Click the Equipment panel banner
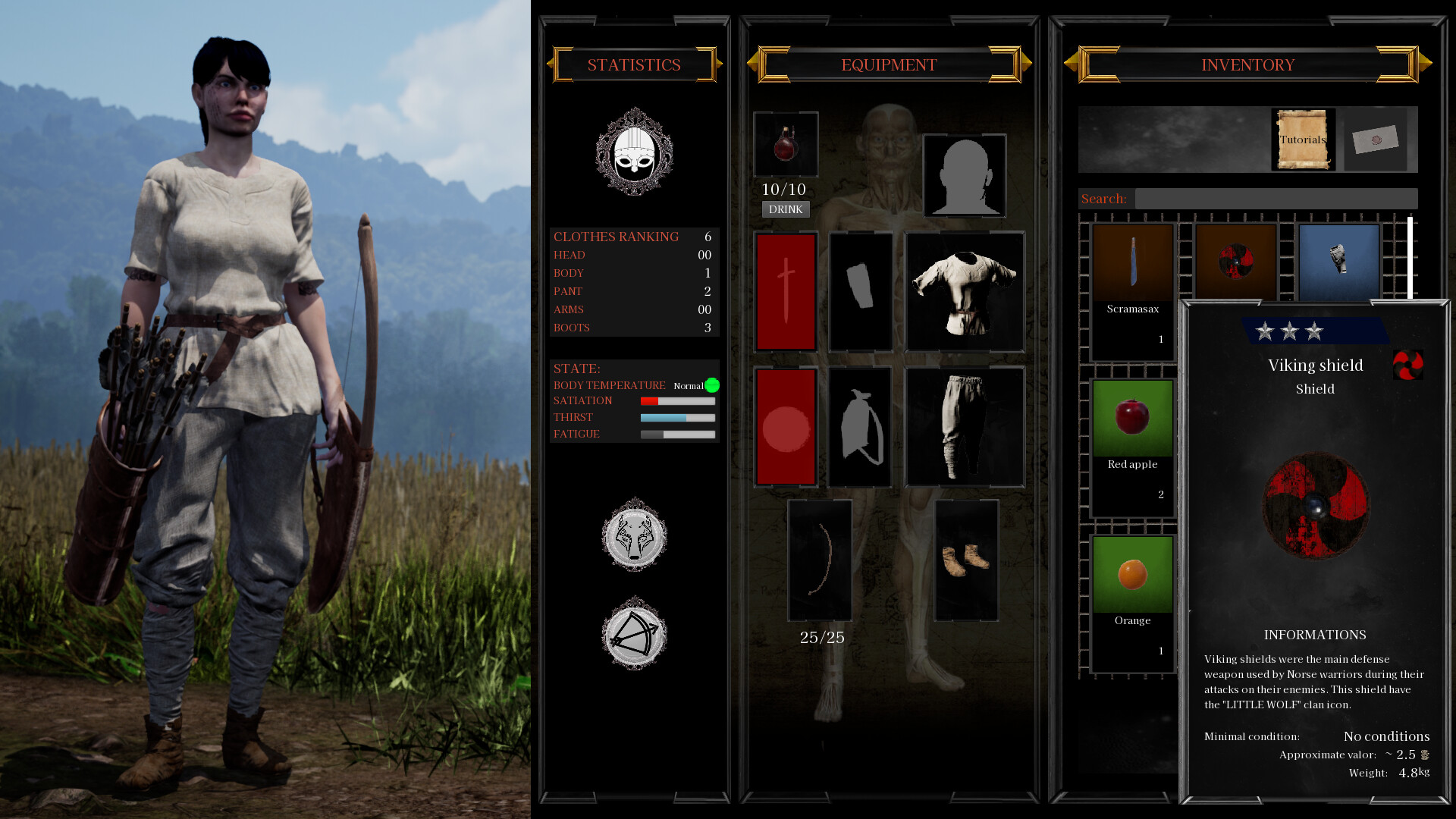The width and height of the screenshot is (1456, 819). point(887,64)
